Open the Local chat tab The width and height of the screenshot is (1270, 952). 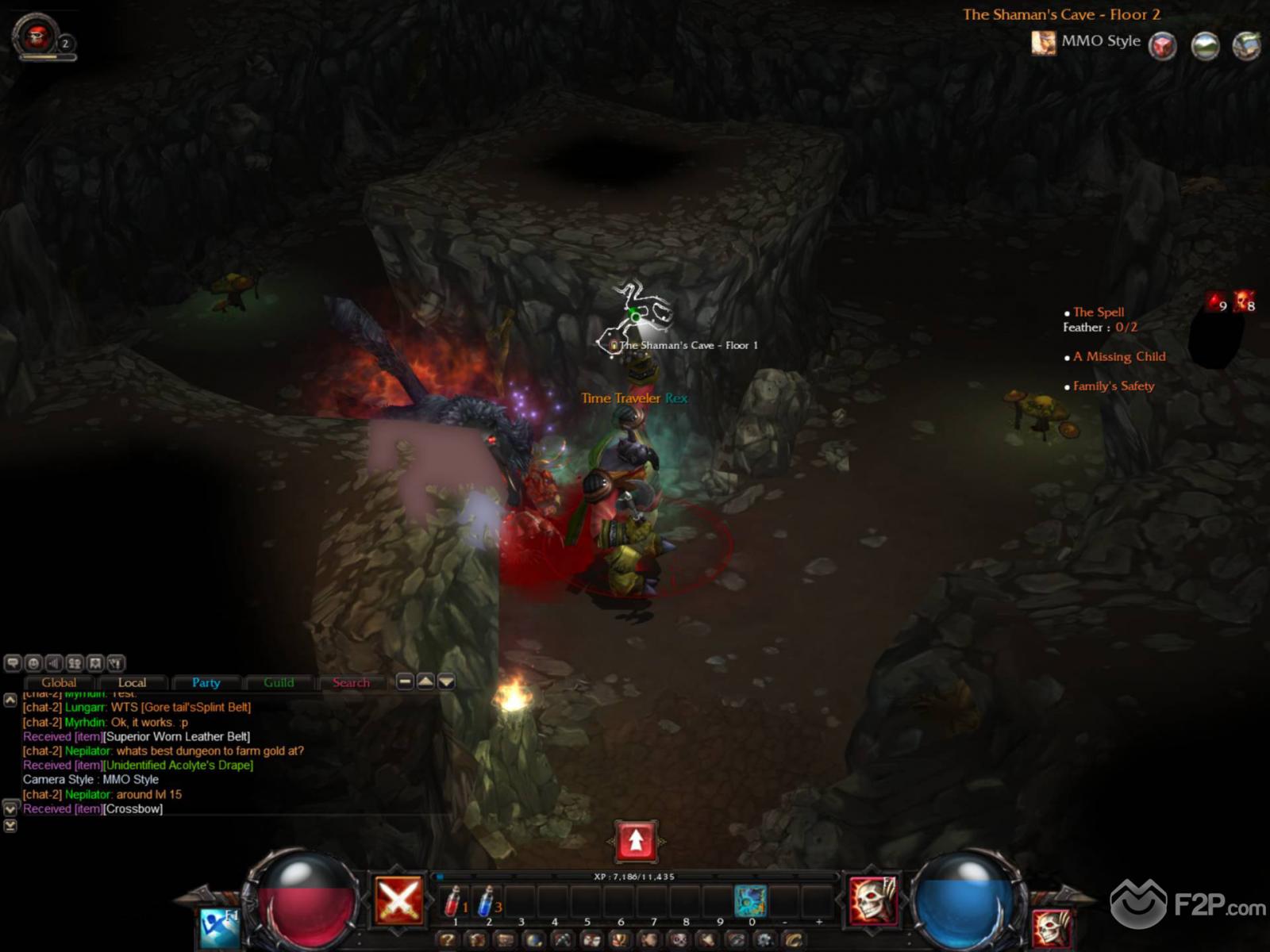tap(132, 682)
